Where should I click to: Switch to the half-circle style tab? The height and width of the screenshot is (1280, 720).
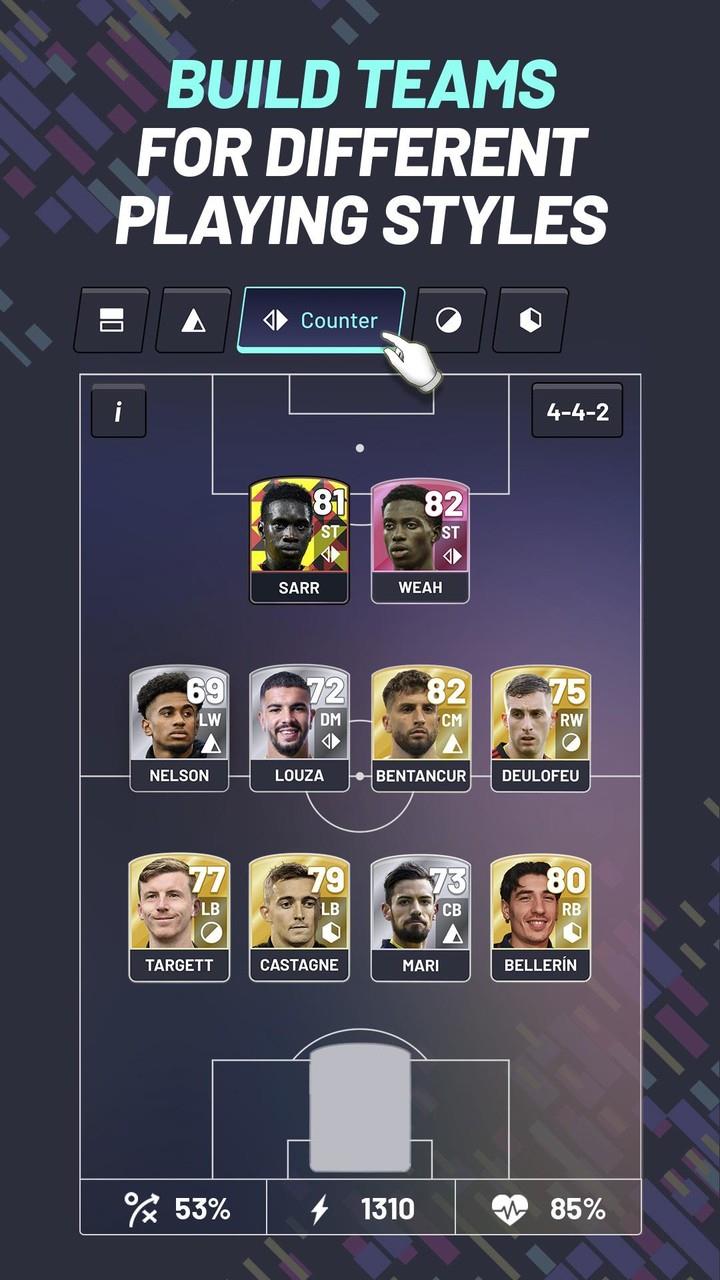pyautogui.click(x=450, y=320)
